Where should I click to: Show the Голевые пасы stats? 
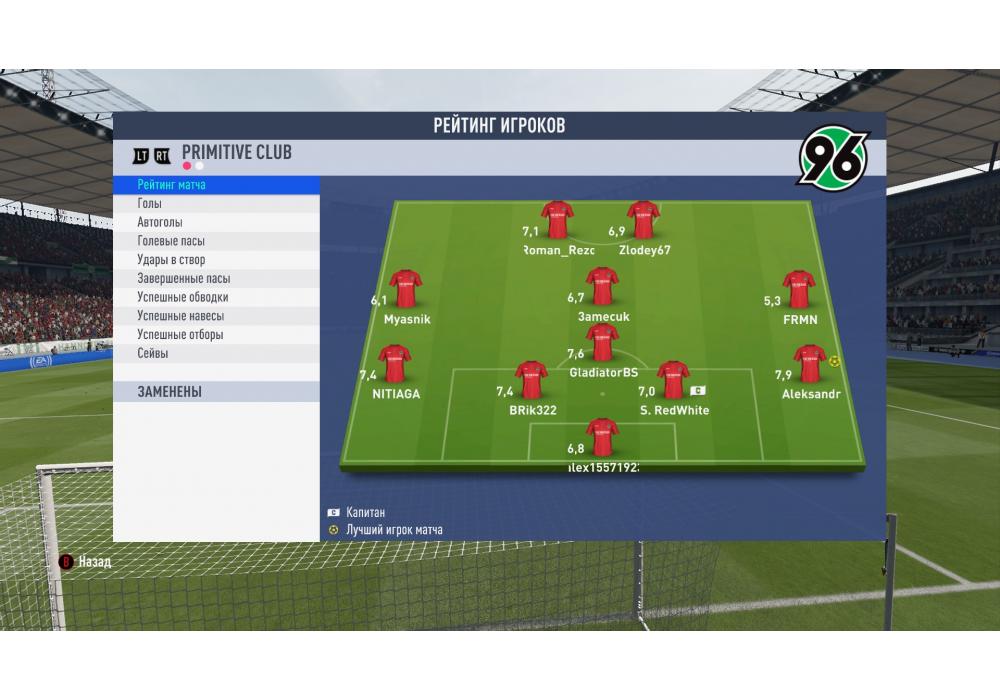217,241
